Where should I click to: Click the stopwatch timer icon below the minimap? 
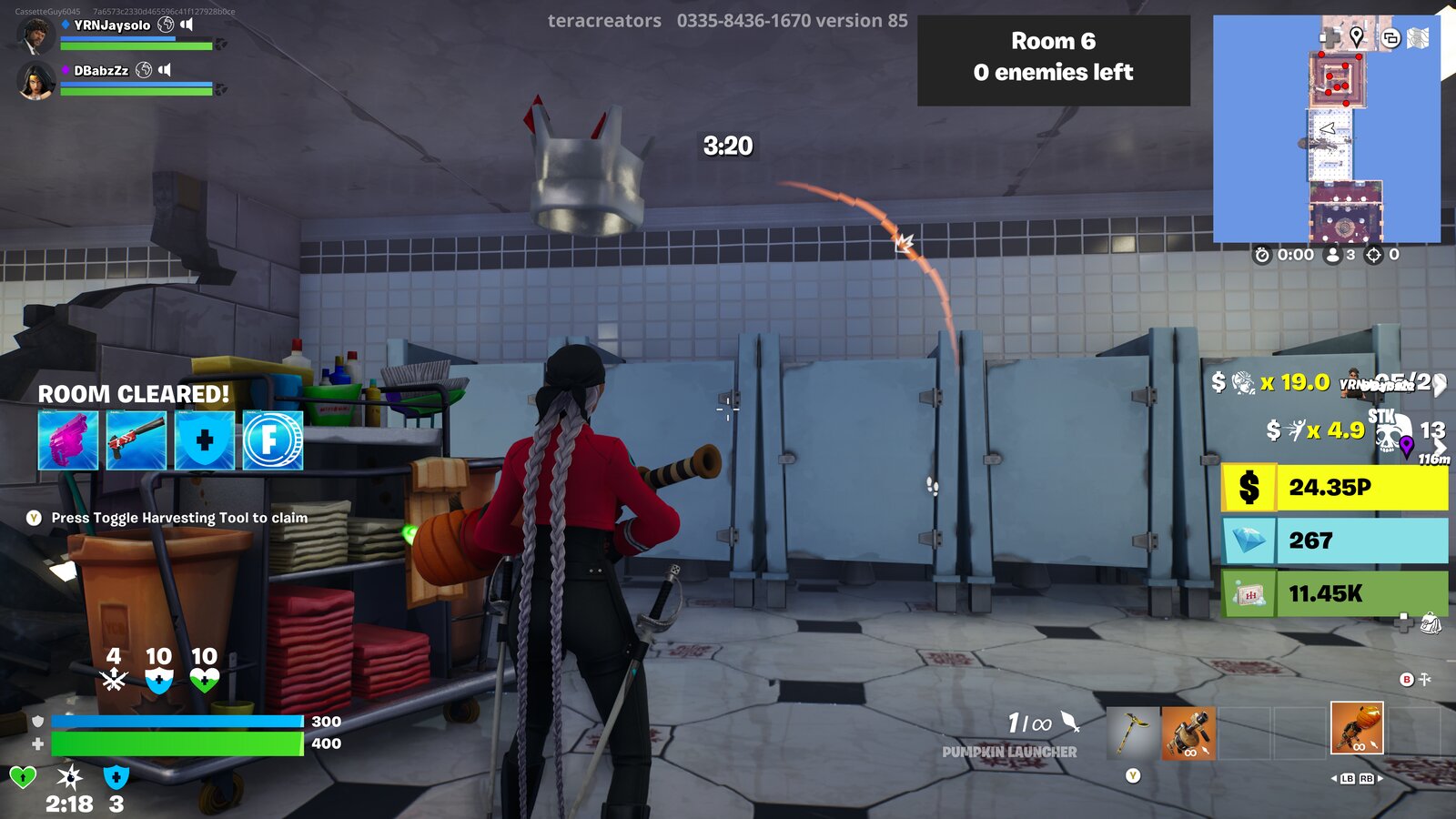click(x=1263, y=255)
